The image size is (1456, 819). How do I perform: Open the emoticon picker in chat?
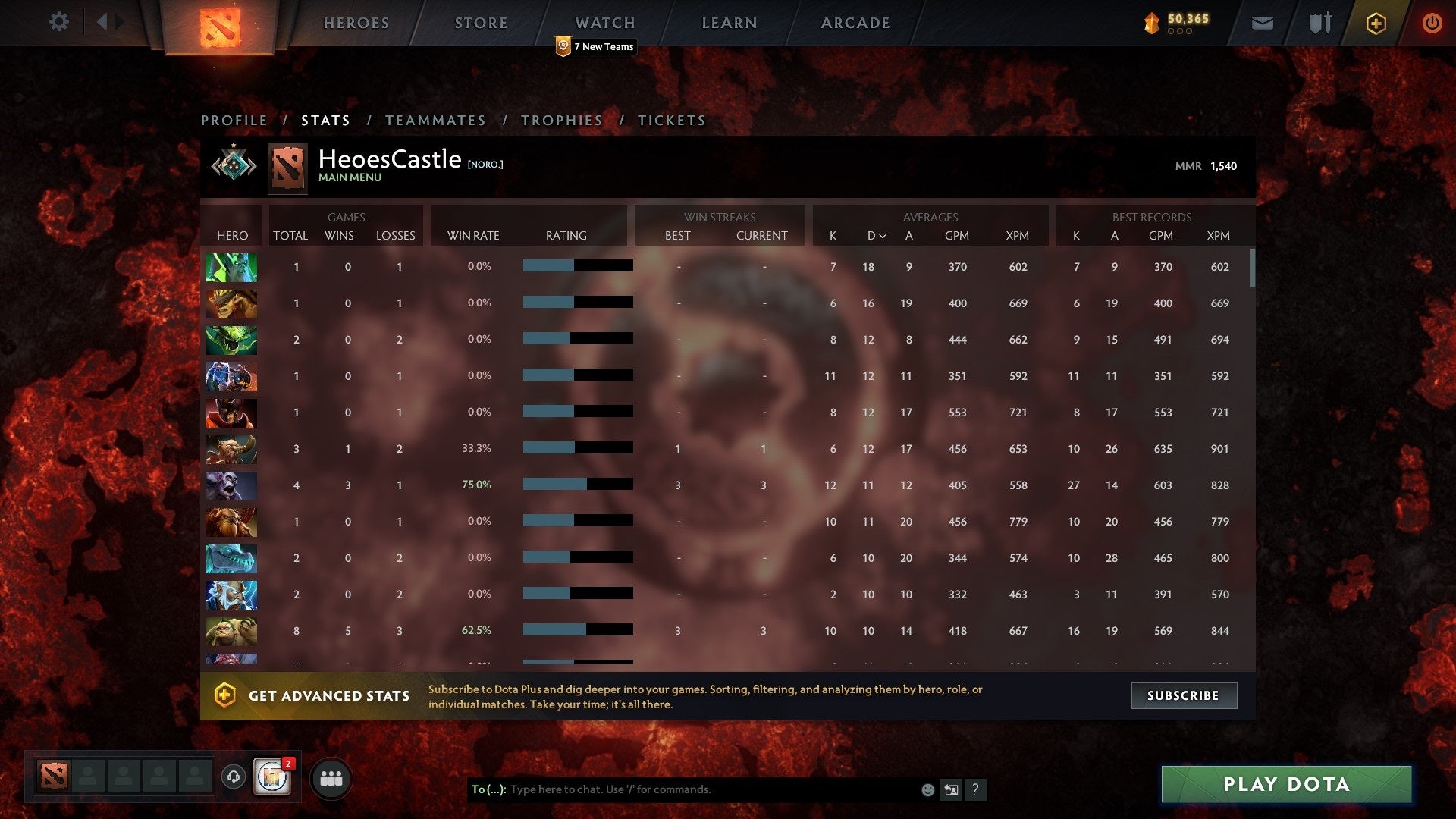tap(927, 789)
